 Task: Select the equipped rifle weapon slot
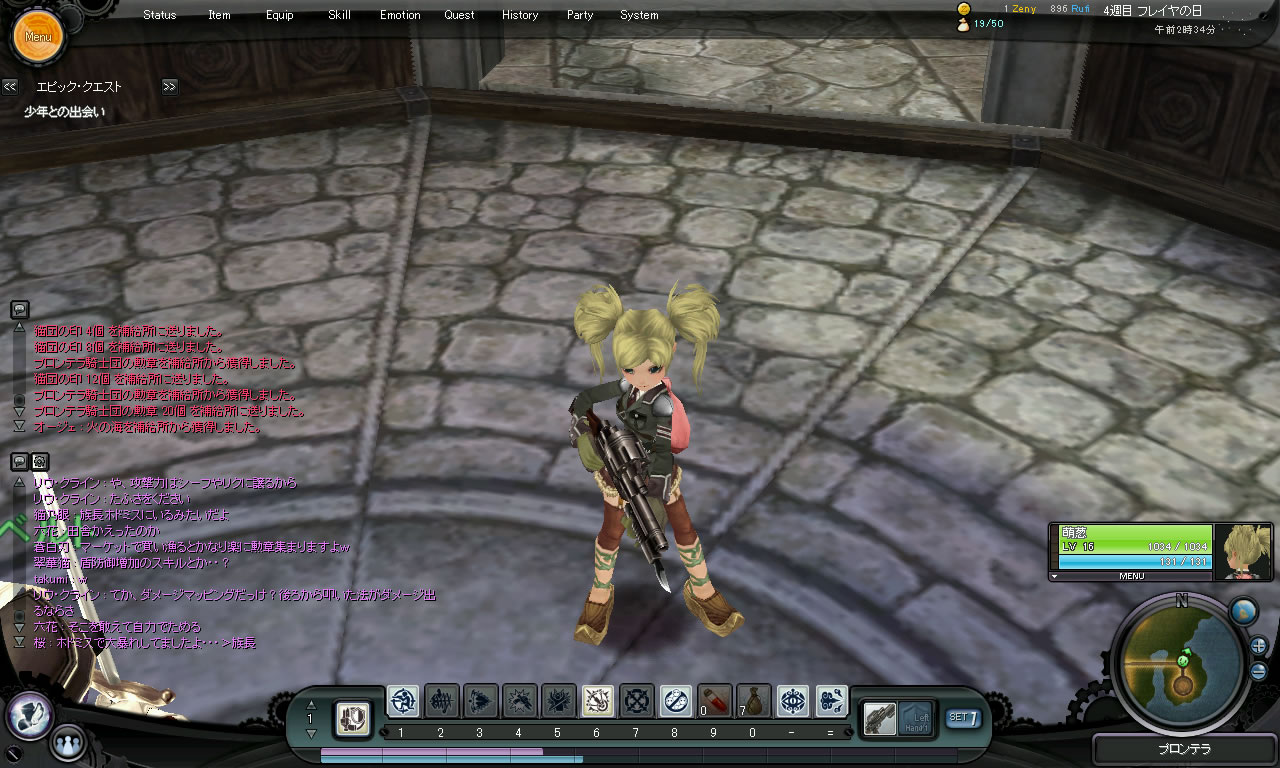879,717
